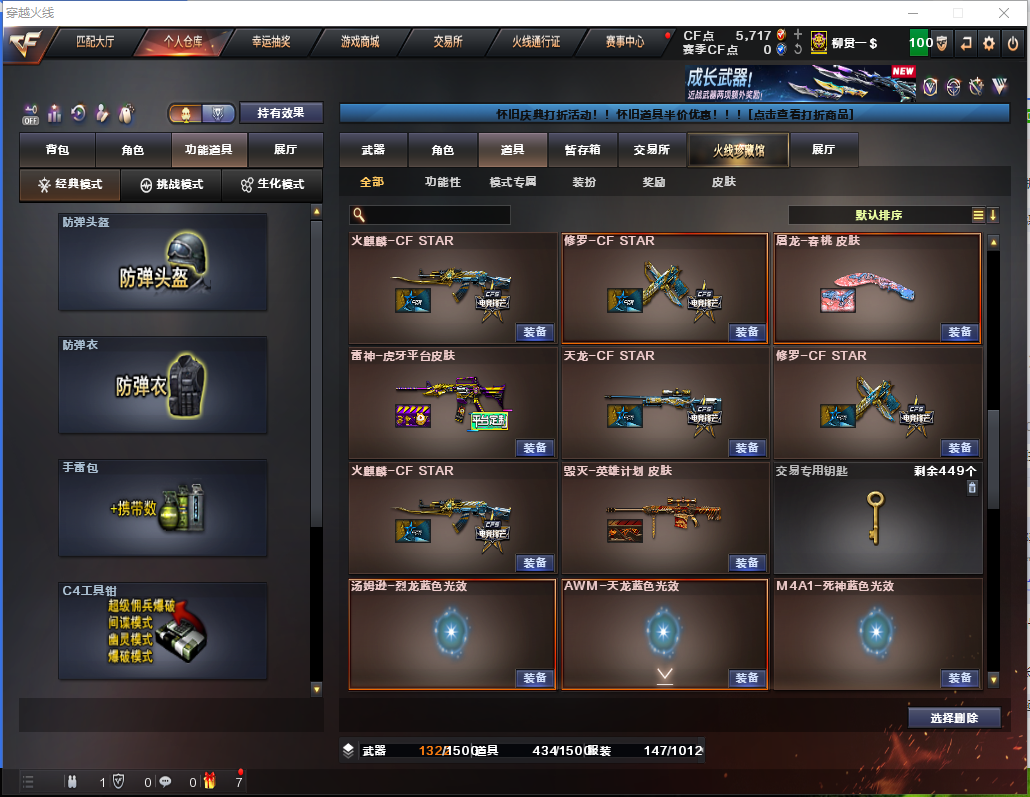
Task: Open the 默认排序 sort dropdown
Action: coord(880,215)
